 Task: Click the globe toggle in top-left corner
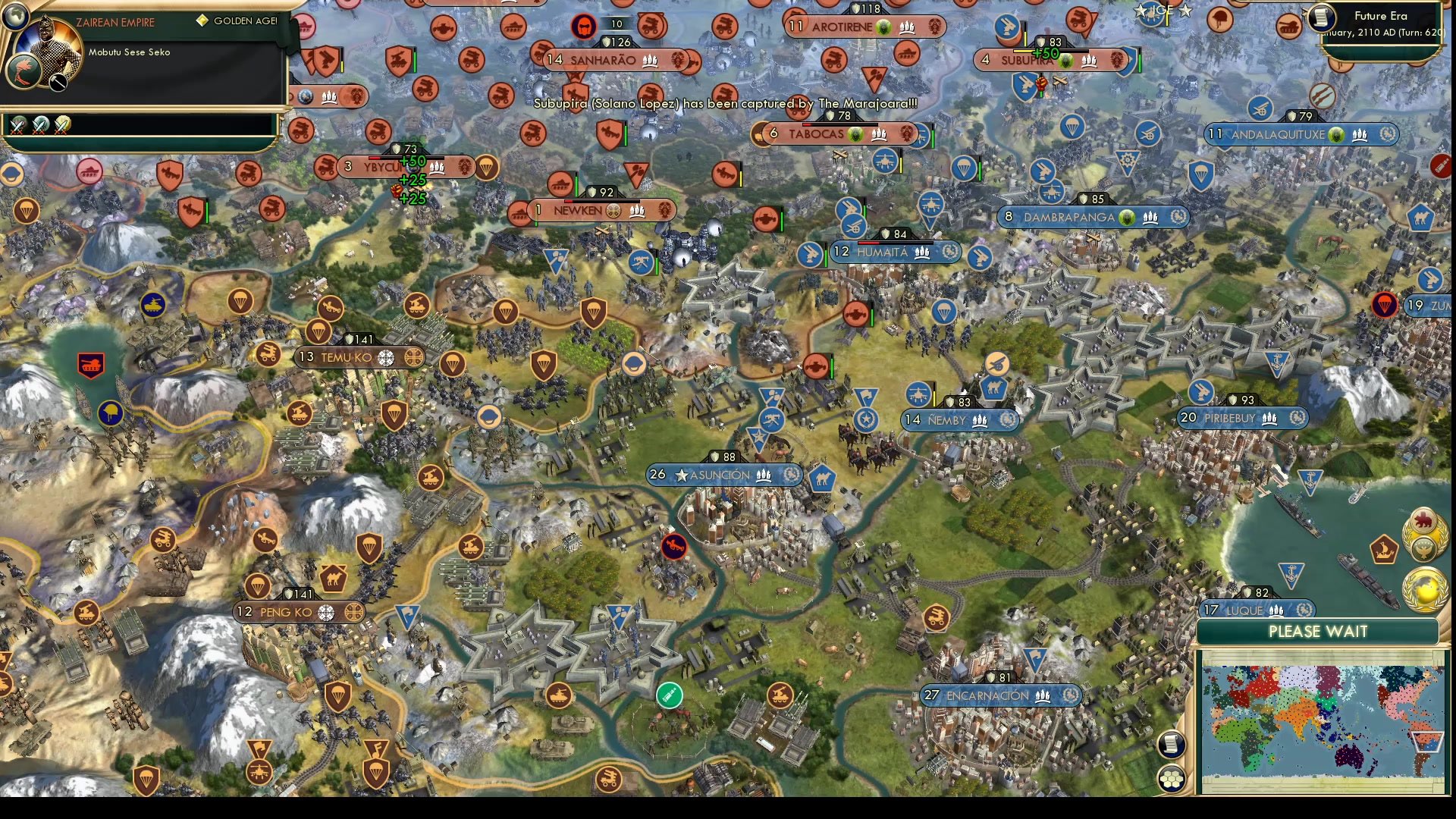point(16,16)
